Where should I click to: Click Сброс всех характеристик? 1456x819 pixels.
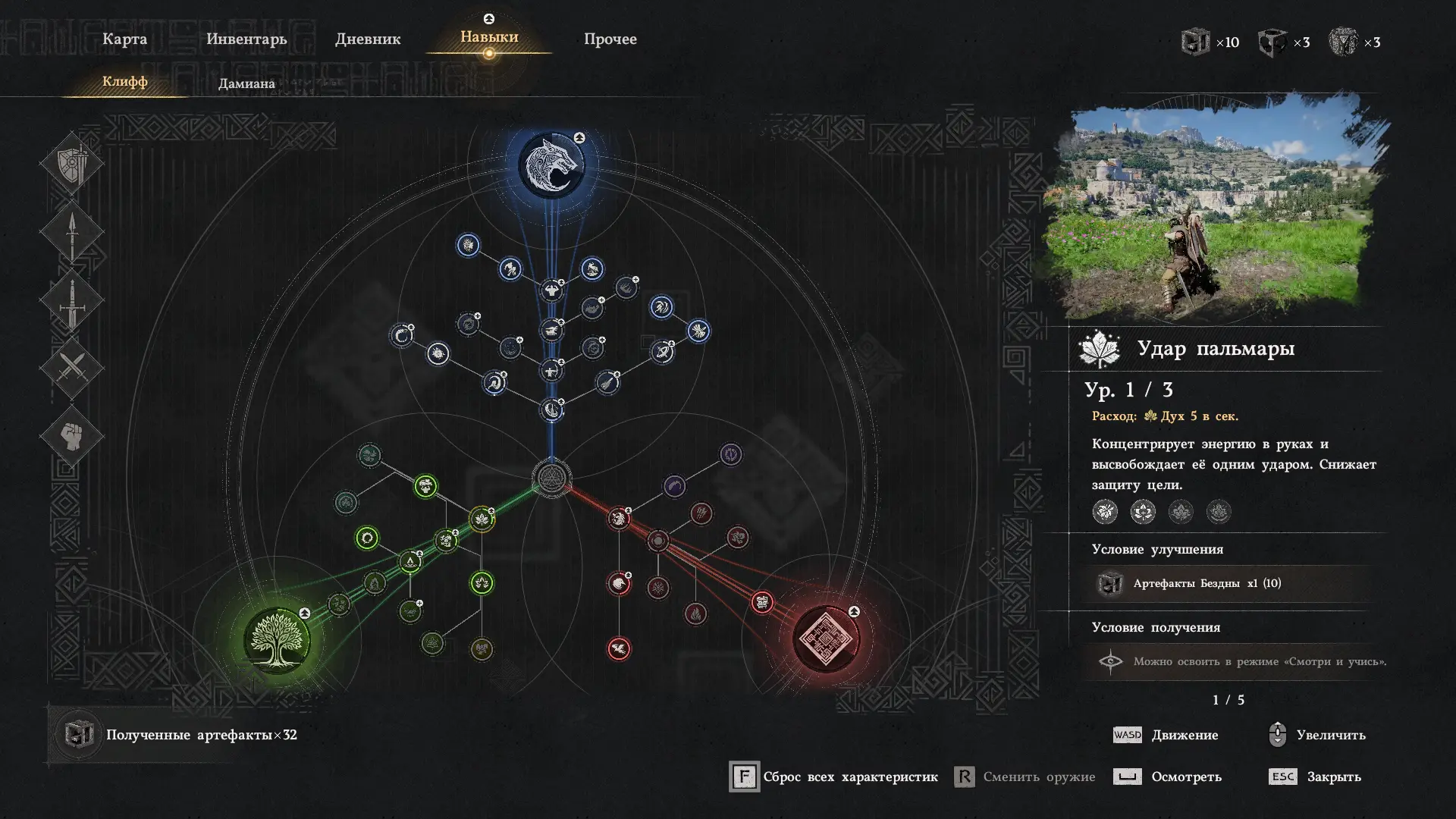tap(834, 777)
